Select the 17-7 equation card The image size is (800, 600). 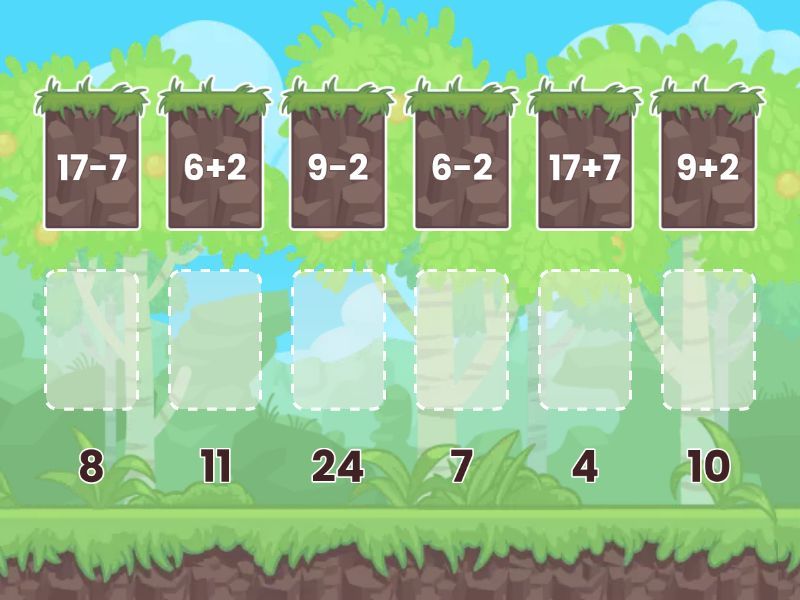click(92, 165)
